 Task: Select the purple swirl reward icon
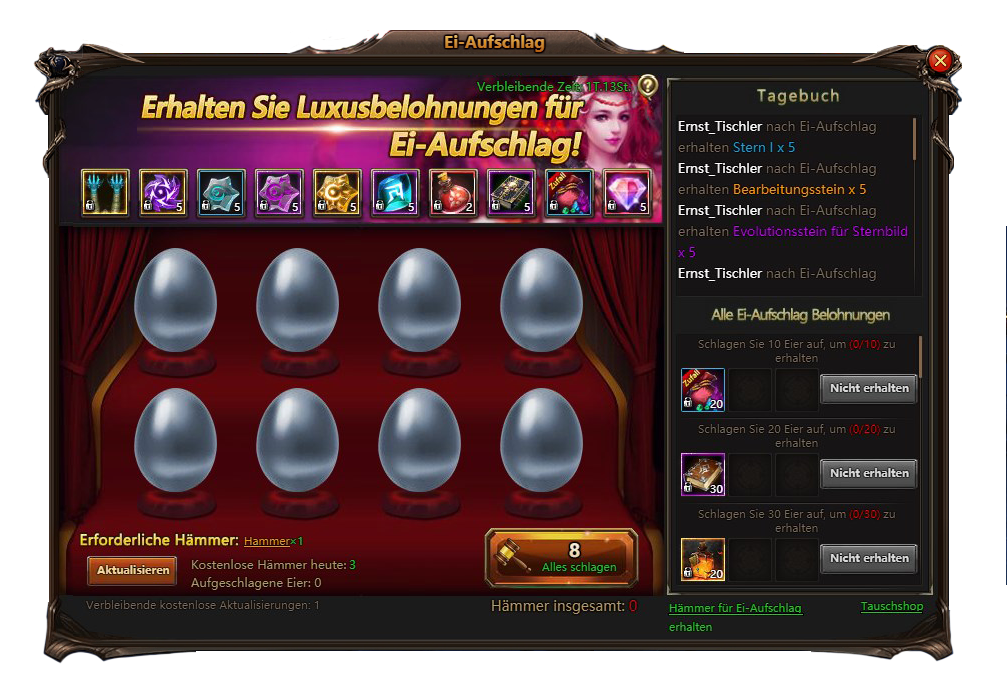pos(162,193)
